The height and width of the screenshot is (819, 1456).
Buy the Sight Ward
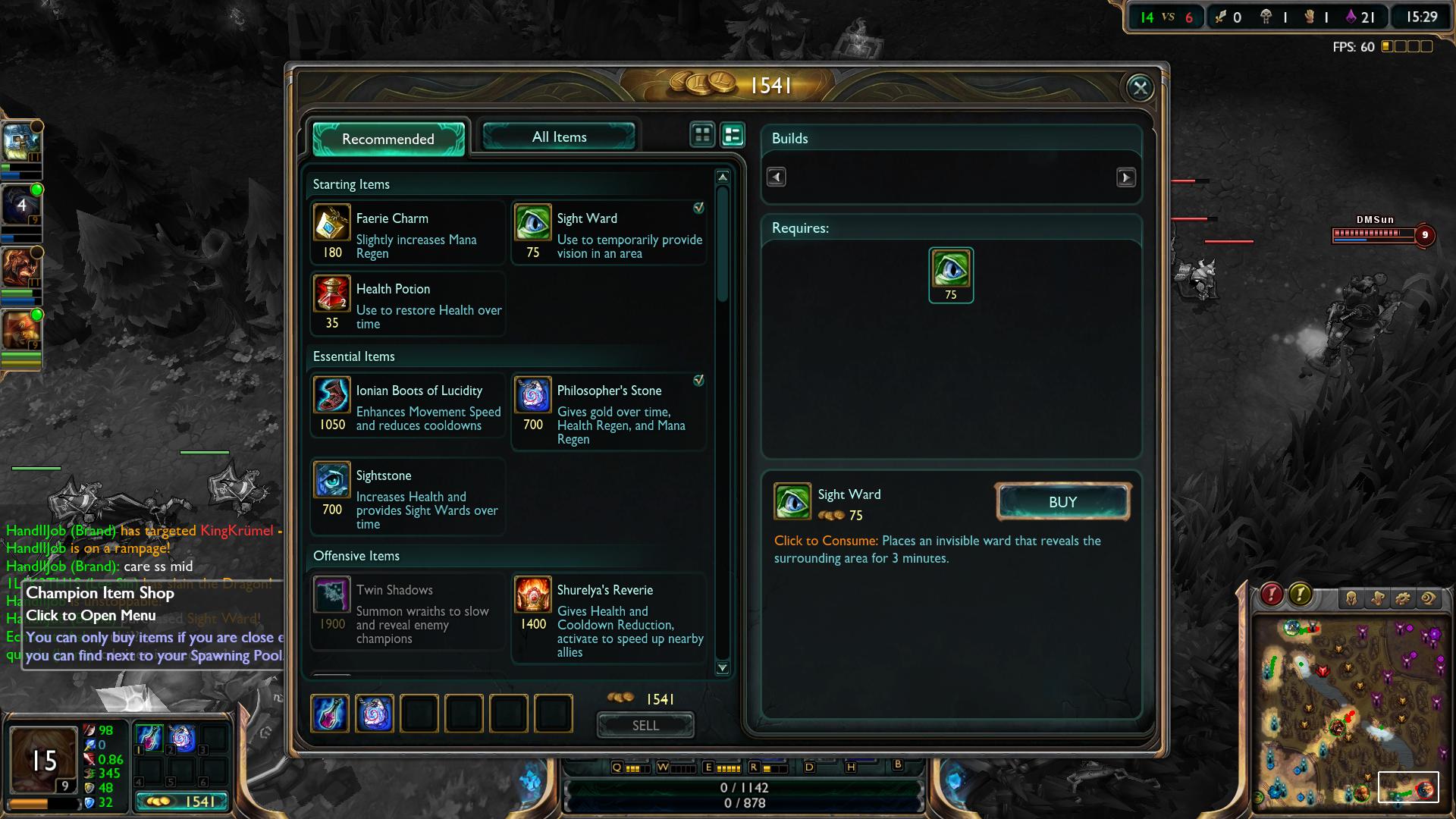(1062, 502)
